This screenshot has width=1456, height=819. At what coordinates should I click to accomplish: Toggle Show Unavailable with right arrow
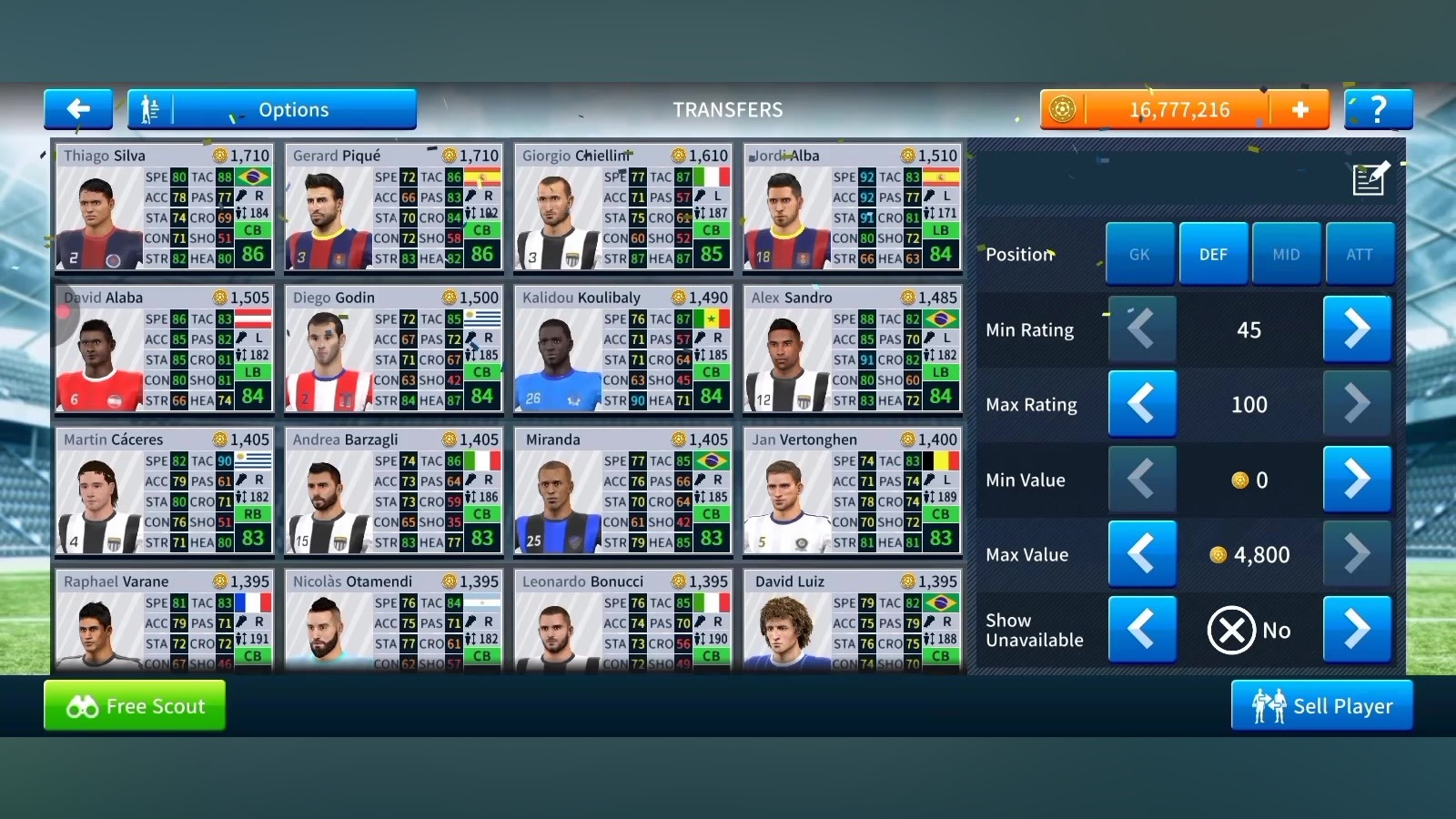(x=1357, y=629)
